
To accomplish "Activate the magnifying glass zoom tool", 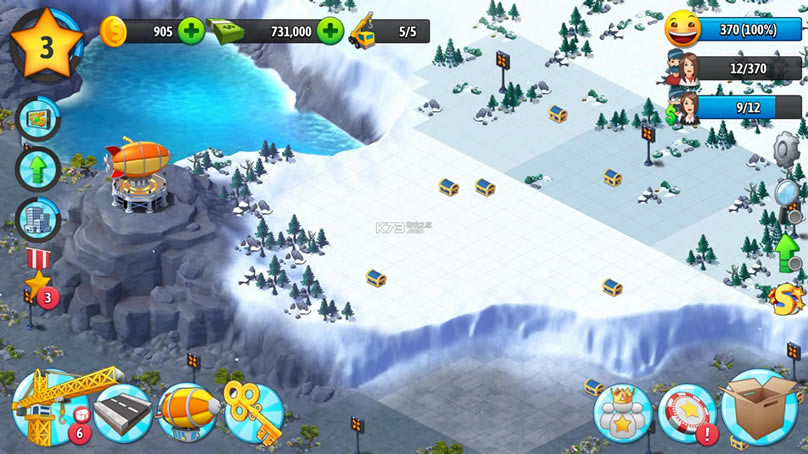I will click(x=789, y=194).
